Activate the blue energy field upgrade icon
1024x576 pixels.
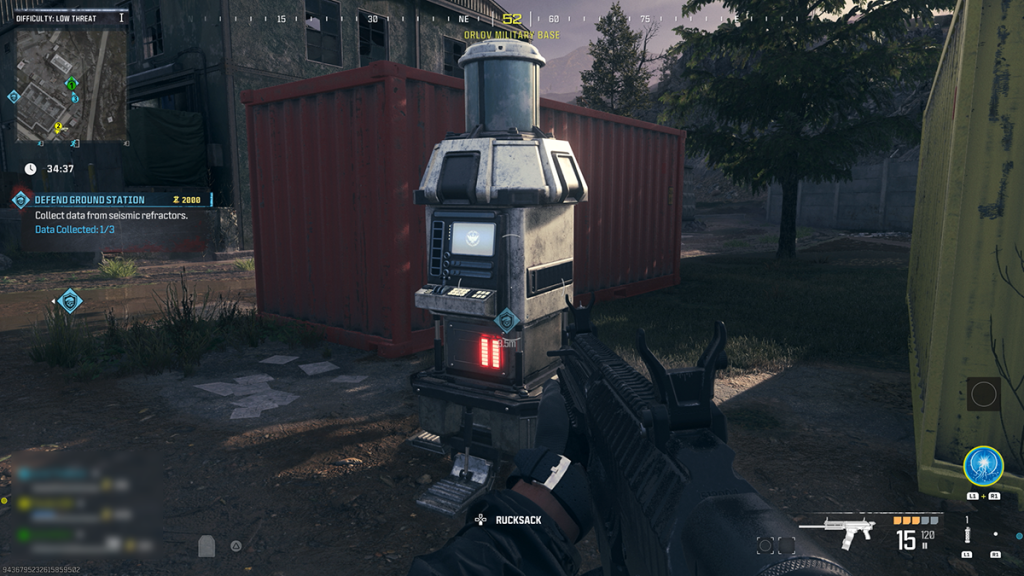tap(983, 466)
